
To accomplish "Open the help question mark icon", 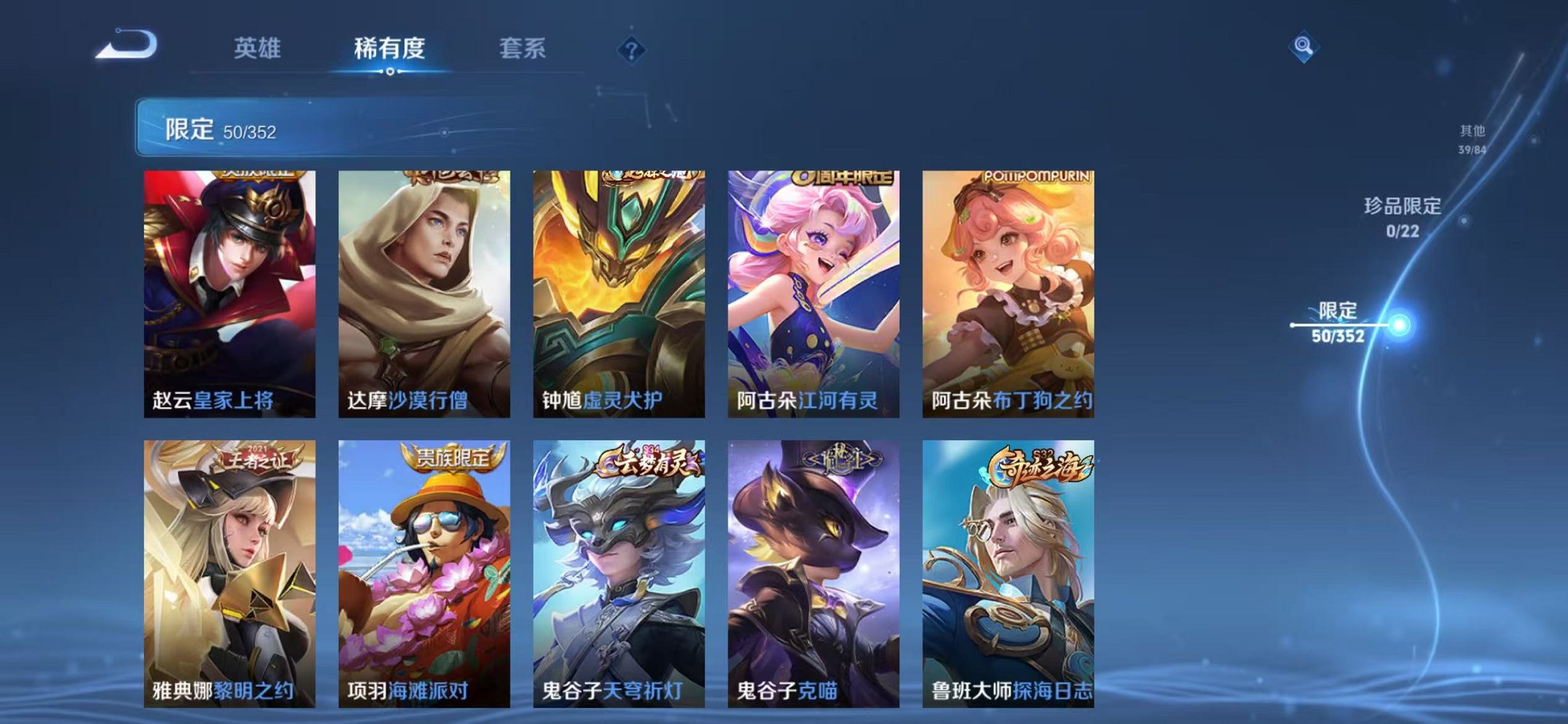I will (631, 49).
